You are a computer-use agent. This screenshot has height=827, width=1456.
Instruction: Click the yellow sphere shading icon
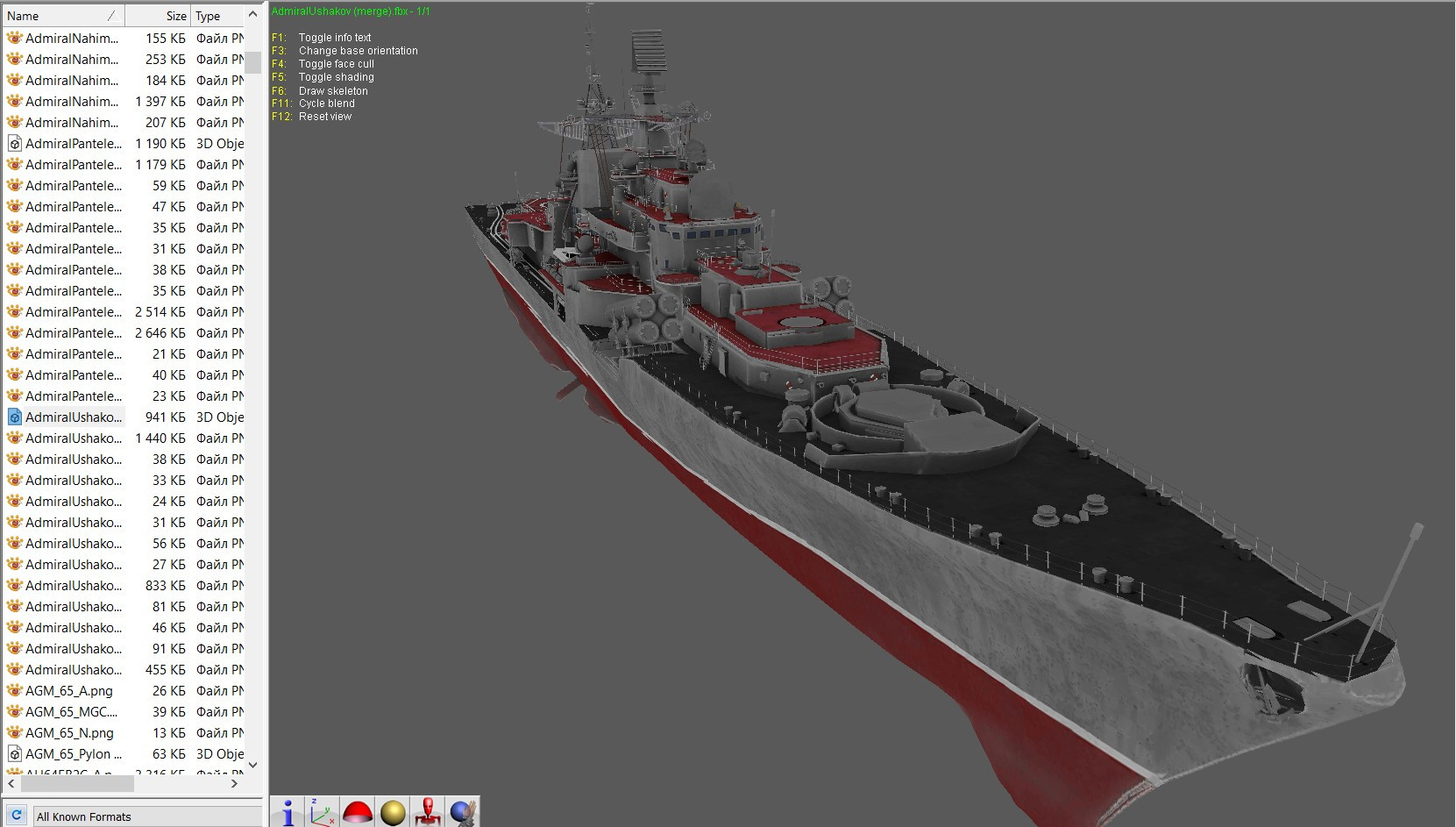(x=393, y=811)
